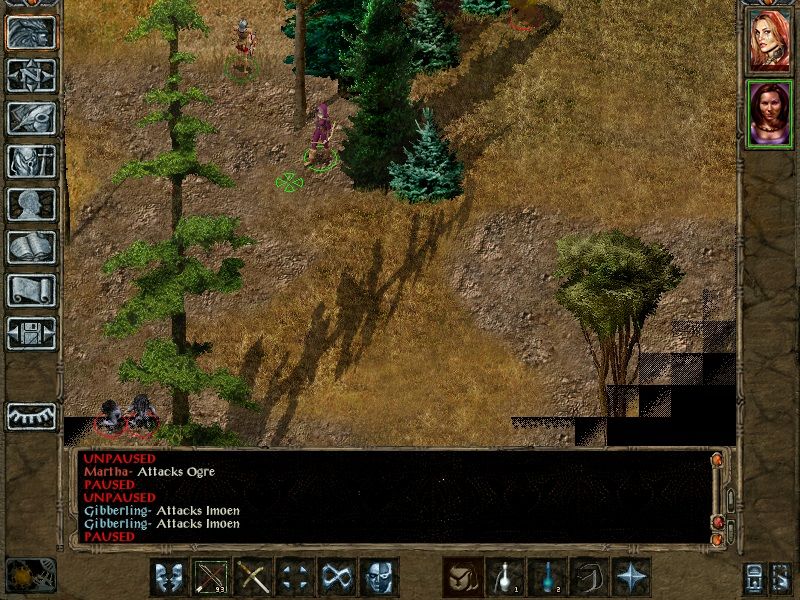Image resolution: width=800 pixels, height=600 pixels.
Task: Select the red-haired character portrait
Action: click(x=769, y=40)
